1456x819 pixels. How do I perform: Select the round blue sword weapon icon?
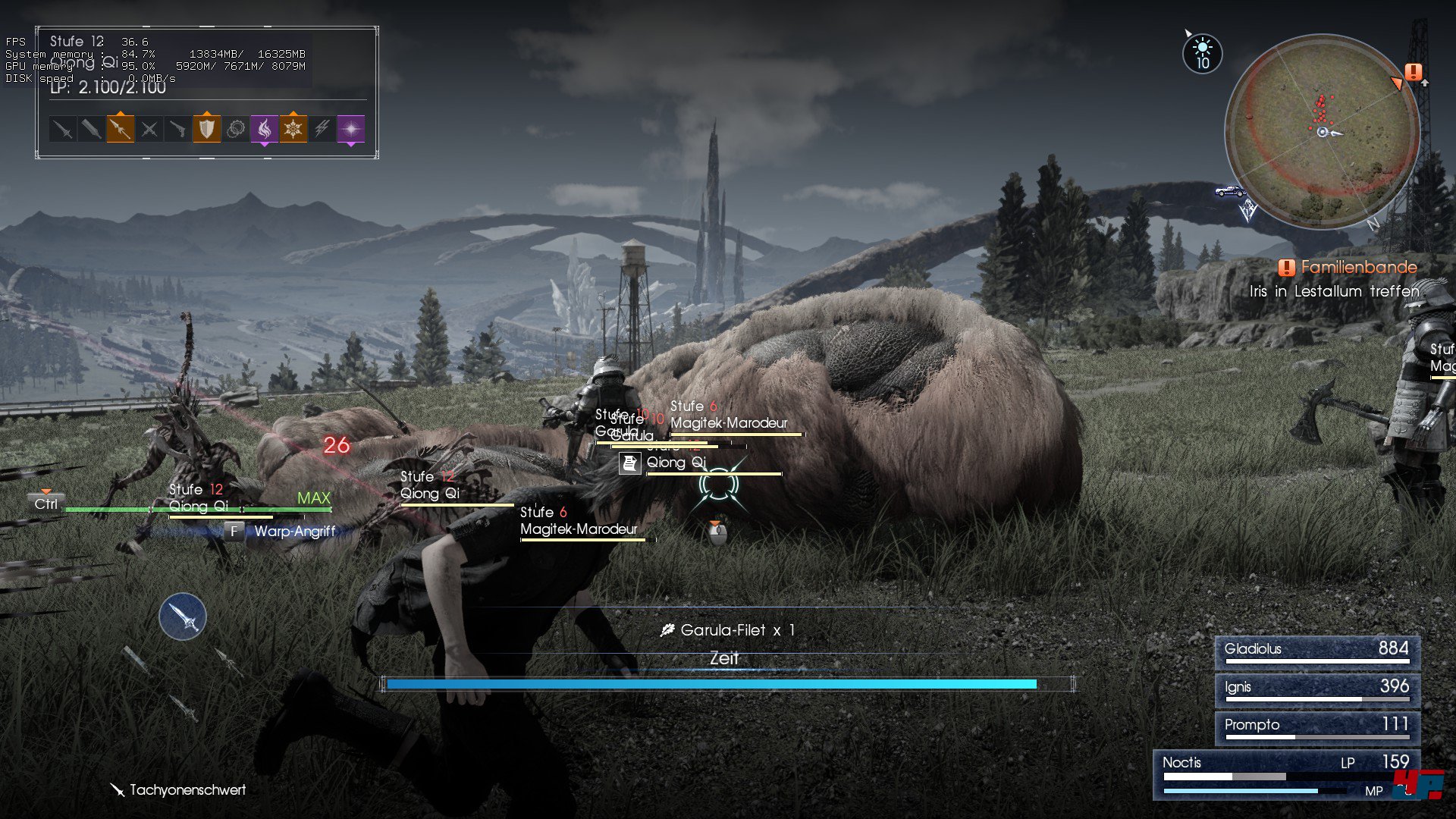click(x=183, y=617)
